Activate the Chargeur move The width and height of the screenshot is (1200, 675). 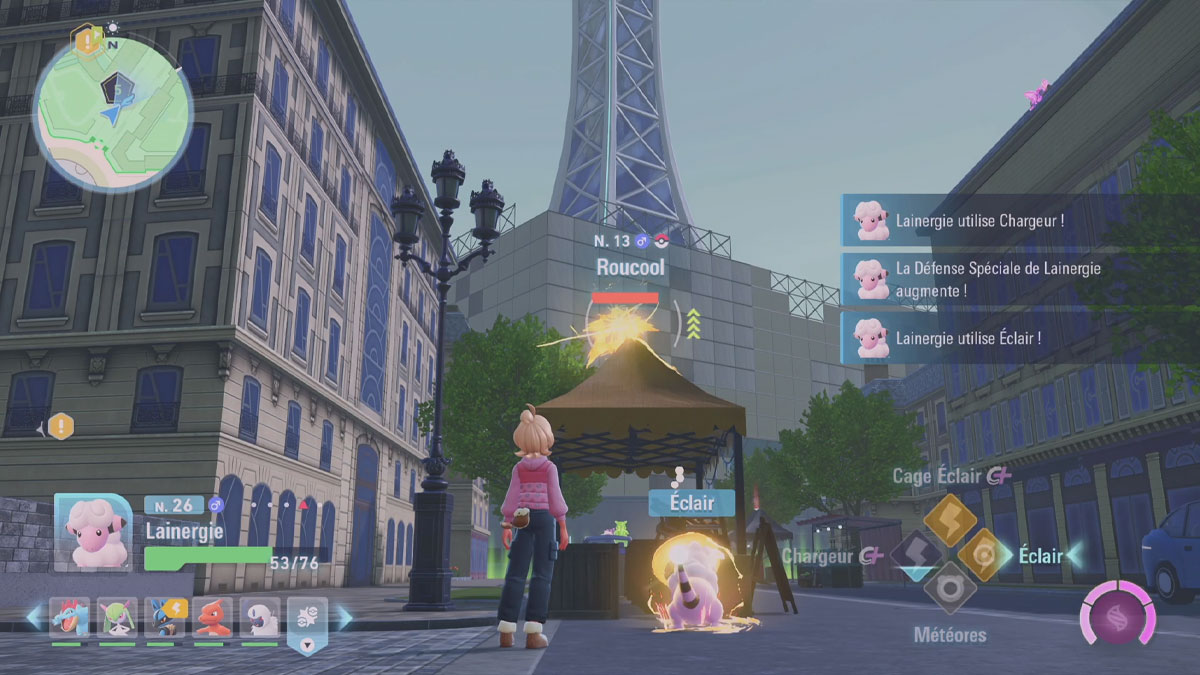tap(914, 555)
